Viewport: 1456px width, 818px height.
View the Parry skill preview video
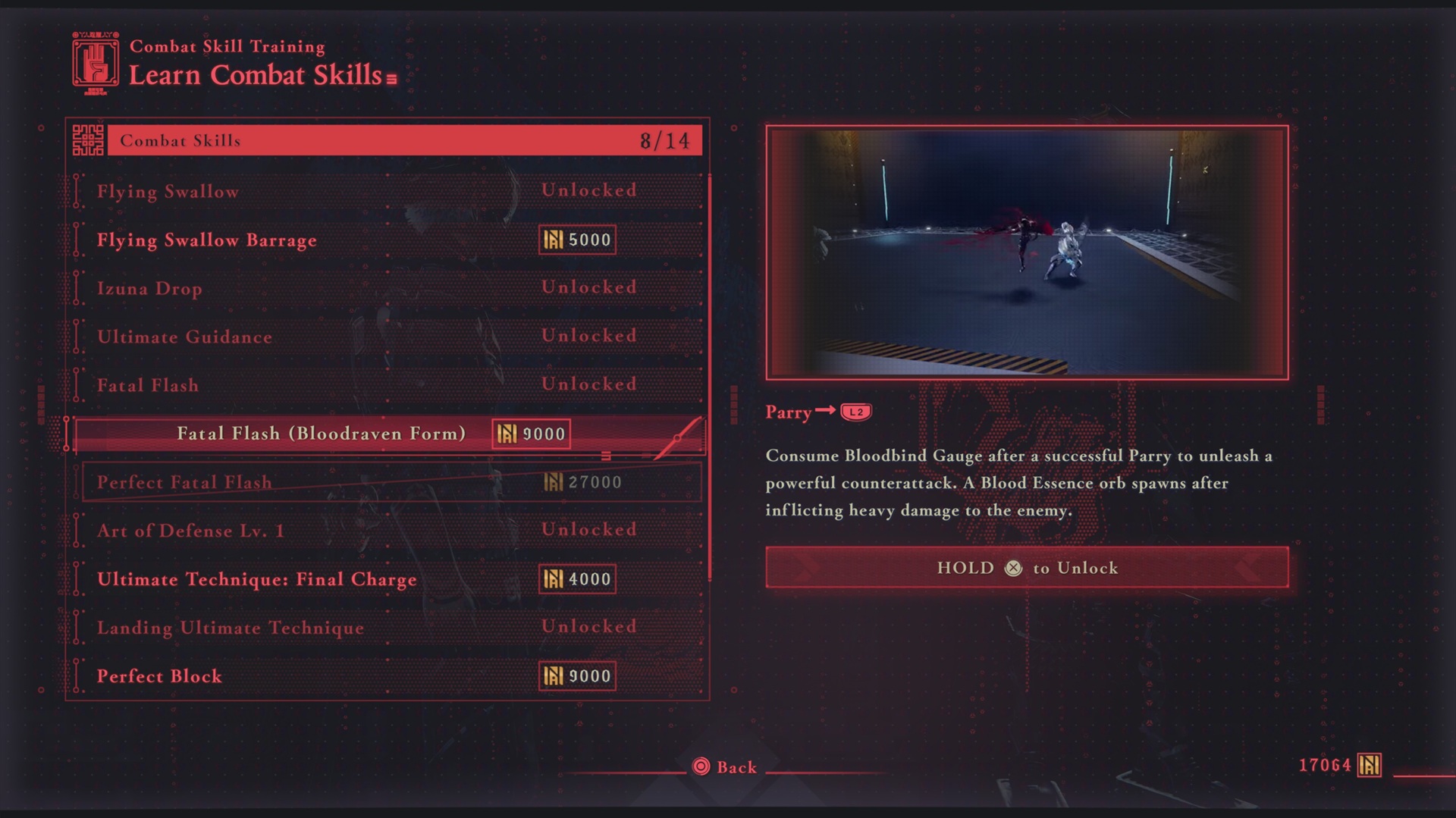tap(1027, 252)
